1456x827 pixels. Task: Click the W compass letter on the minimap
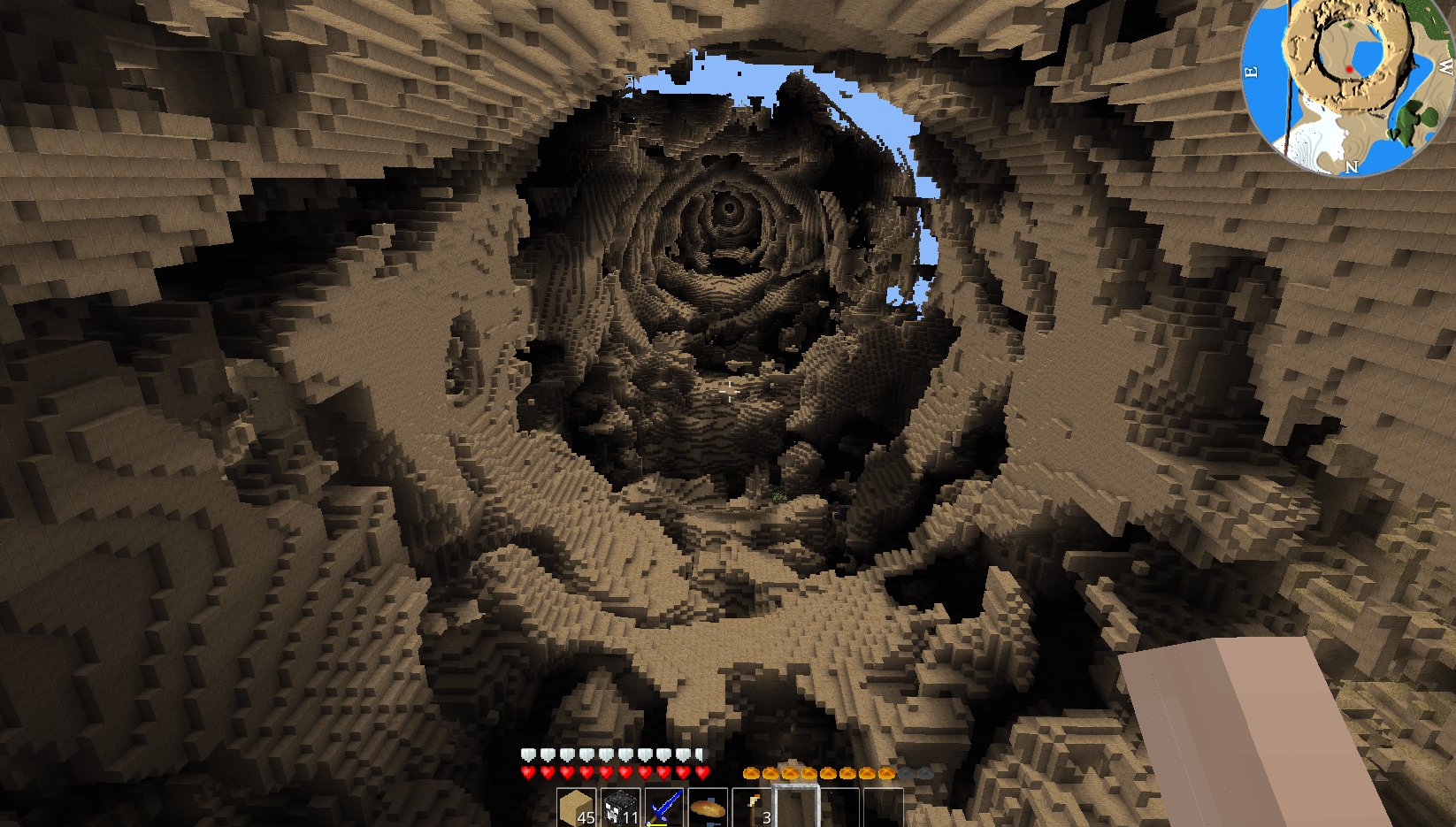click(1445, 67)
